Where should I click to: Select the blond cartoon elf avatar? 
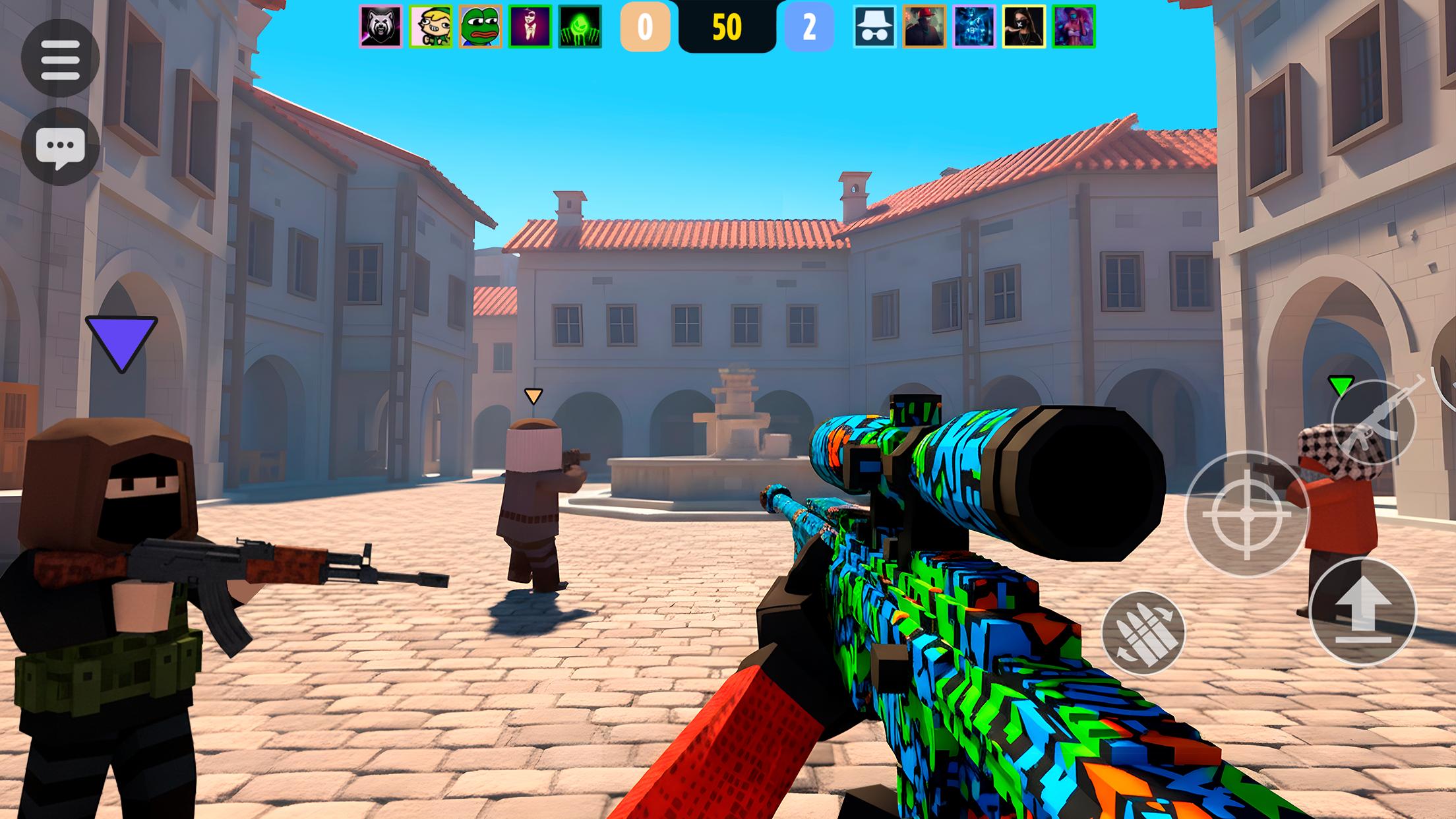click(431, 27)
